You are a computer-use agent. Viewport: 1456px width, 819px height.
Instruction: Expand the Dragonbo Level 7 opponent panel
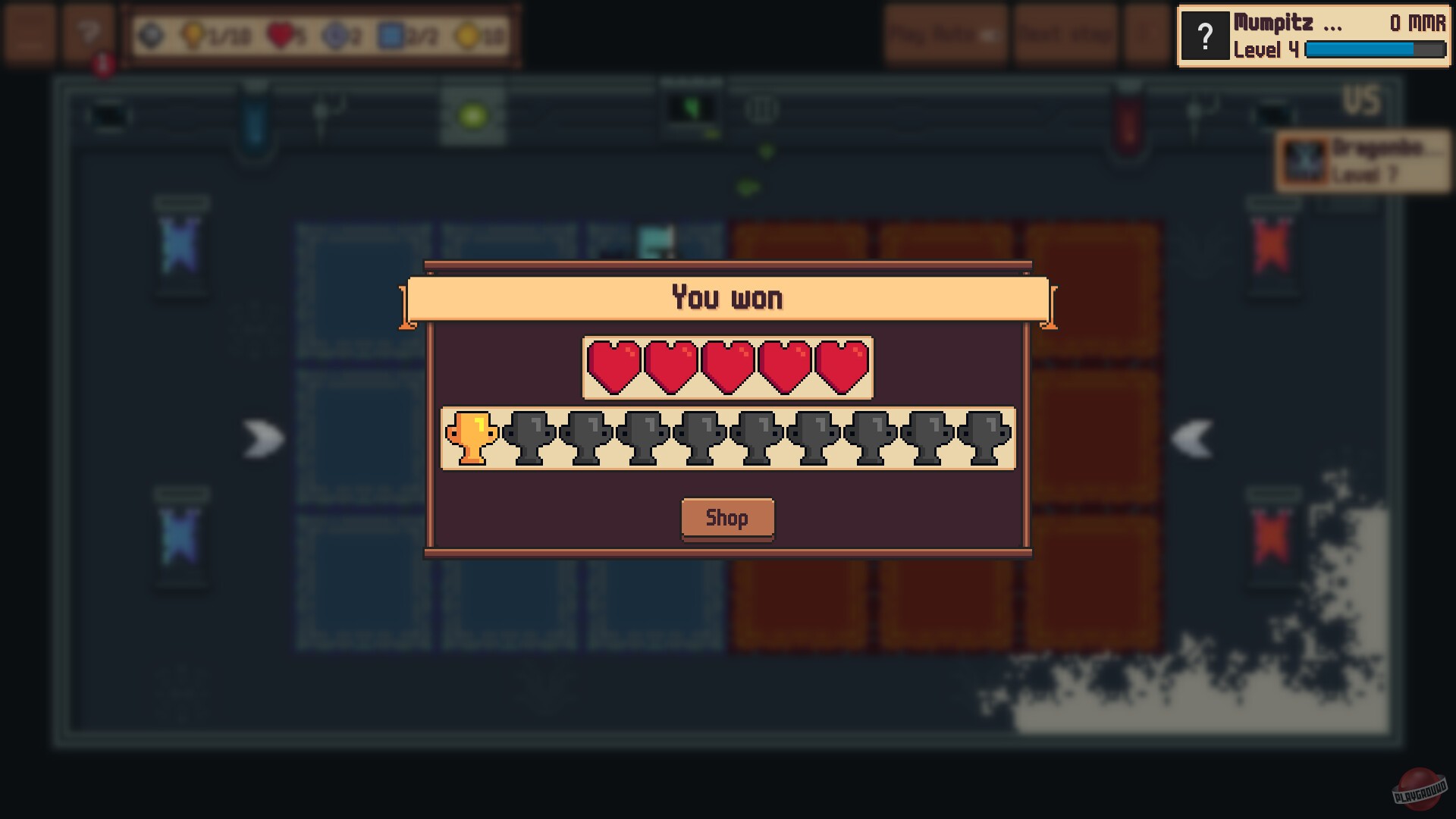tap(1365, 161)
